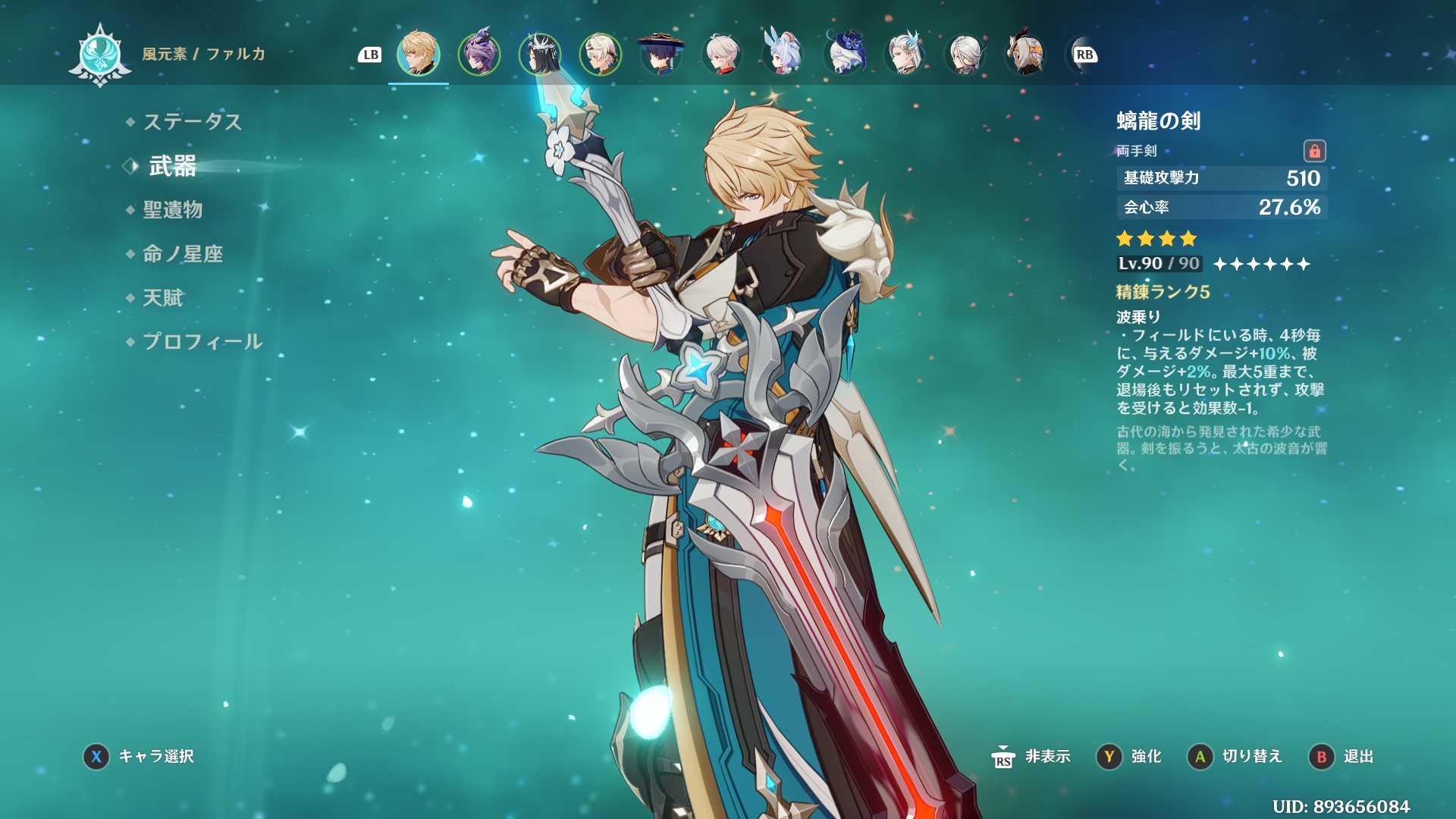Open the 天賦 (Talents) menu
Image resolution: width=1456 pixels, height=819 pixels.
coord(162,297)
